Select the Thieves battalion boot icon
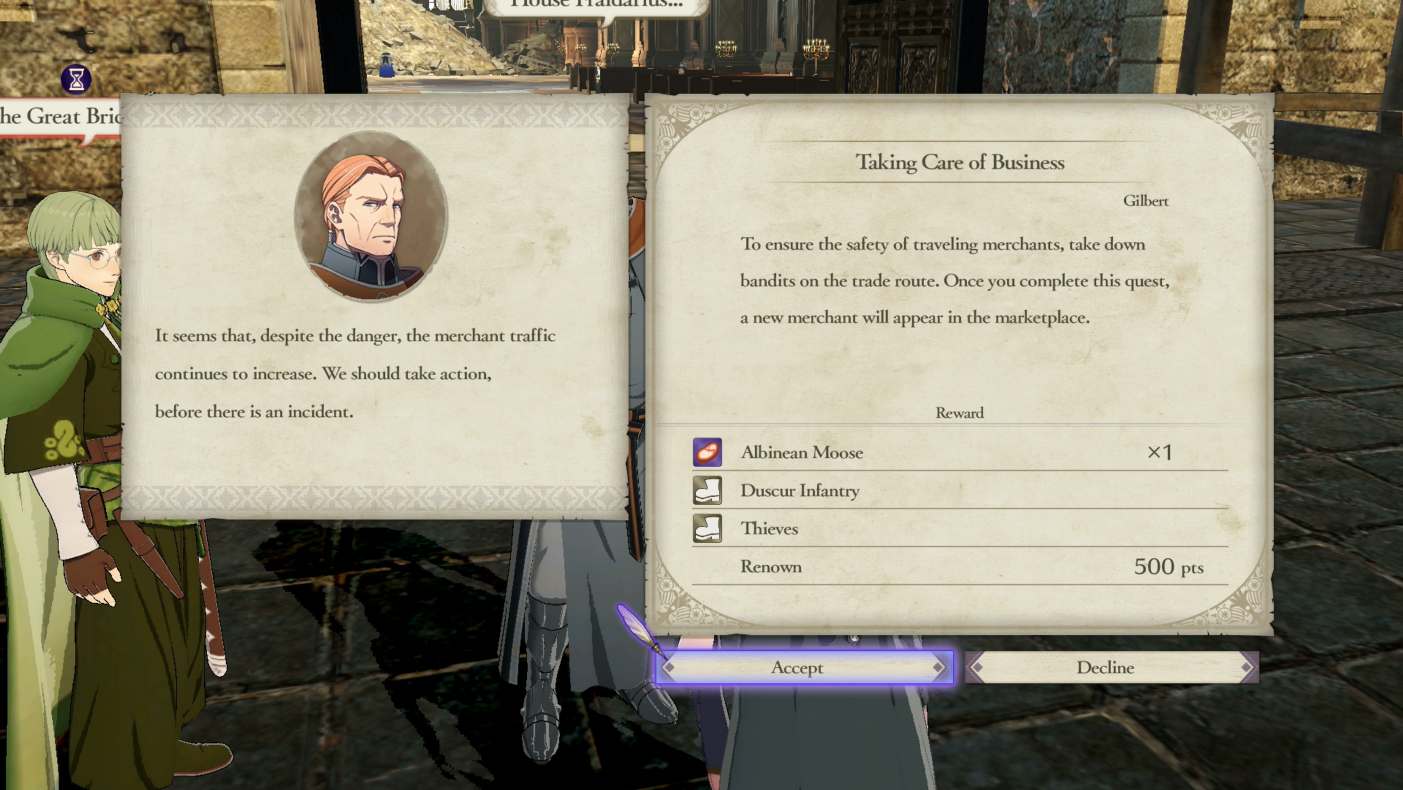 point(707,528)
